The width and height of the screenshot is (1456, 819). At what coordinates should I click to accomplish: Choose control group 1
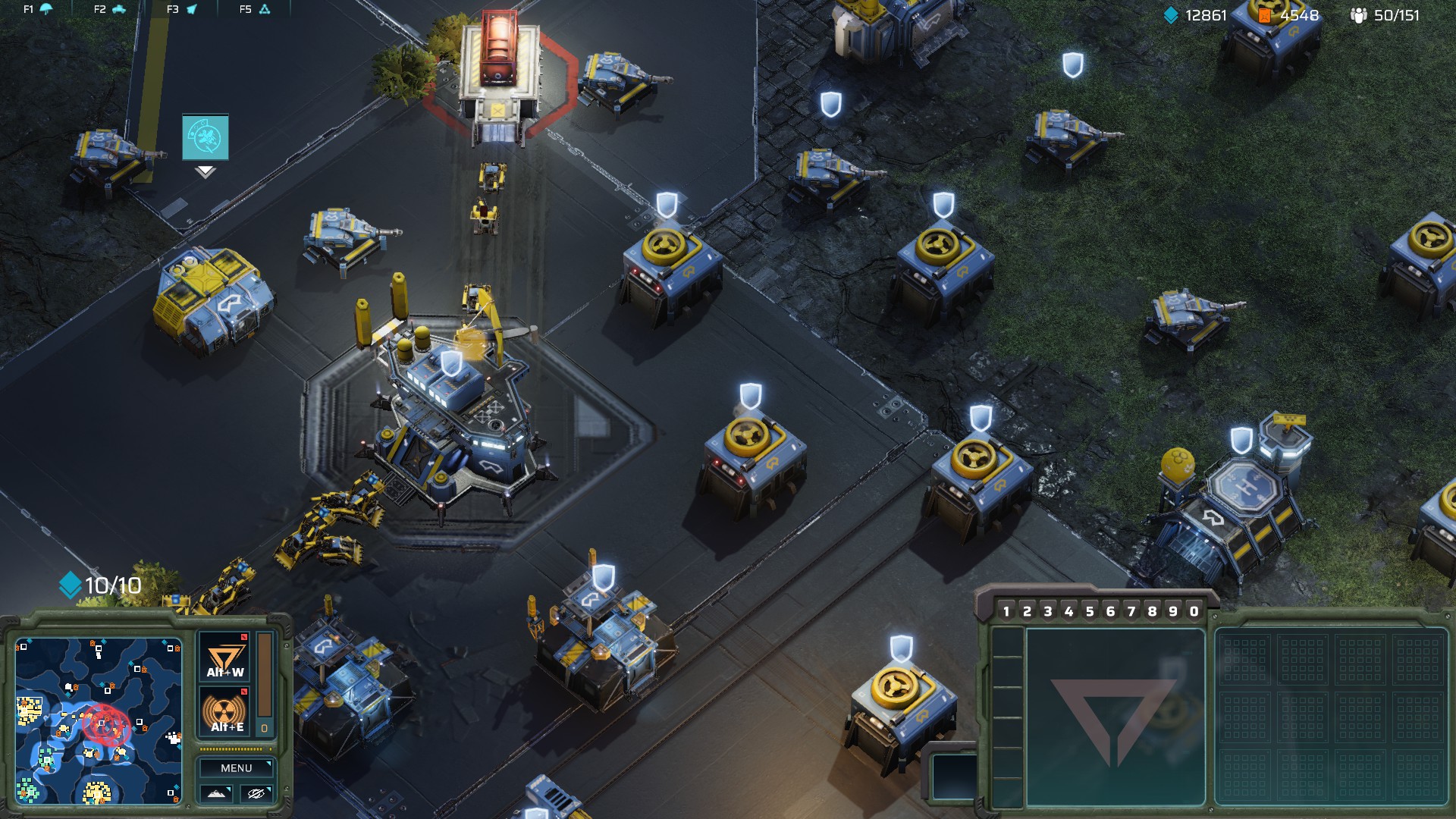click(1006, 611)
